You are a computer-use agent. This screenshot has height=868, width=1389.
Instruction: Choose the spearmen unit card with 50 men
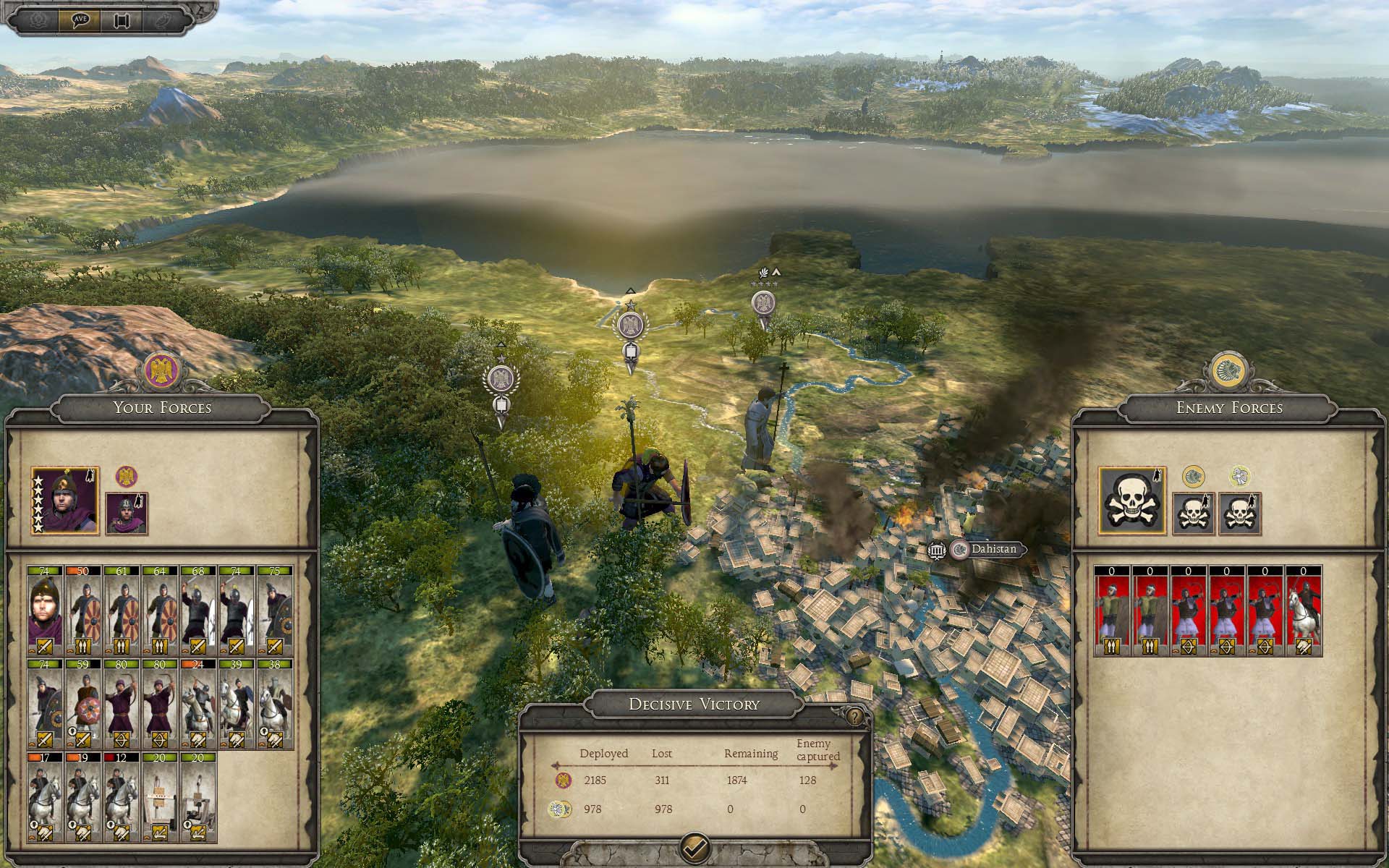(x=83, y=610)
